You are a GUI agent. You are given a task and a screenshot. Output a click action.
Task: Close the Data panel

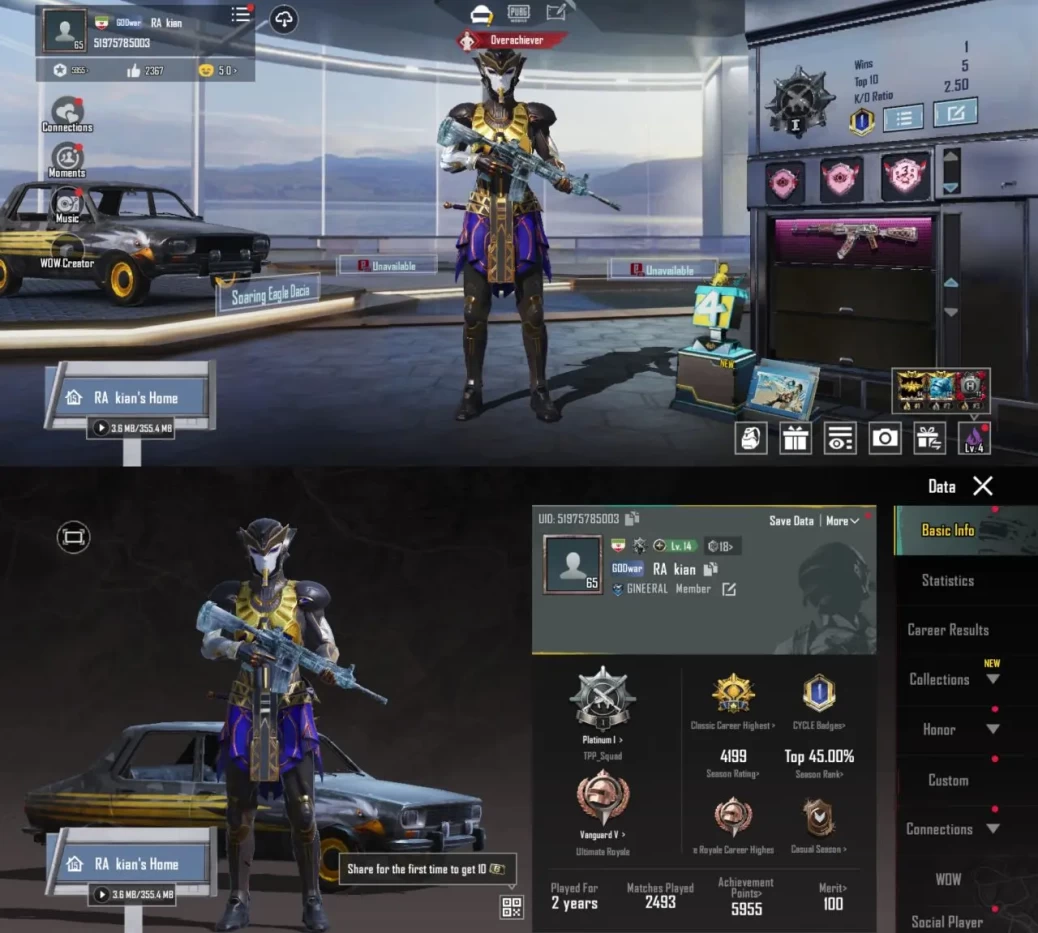click(x=983, y=486)
